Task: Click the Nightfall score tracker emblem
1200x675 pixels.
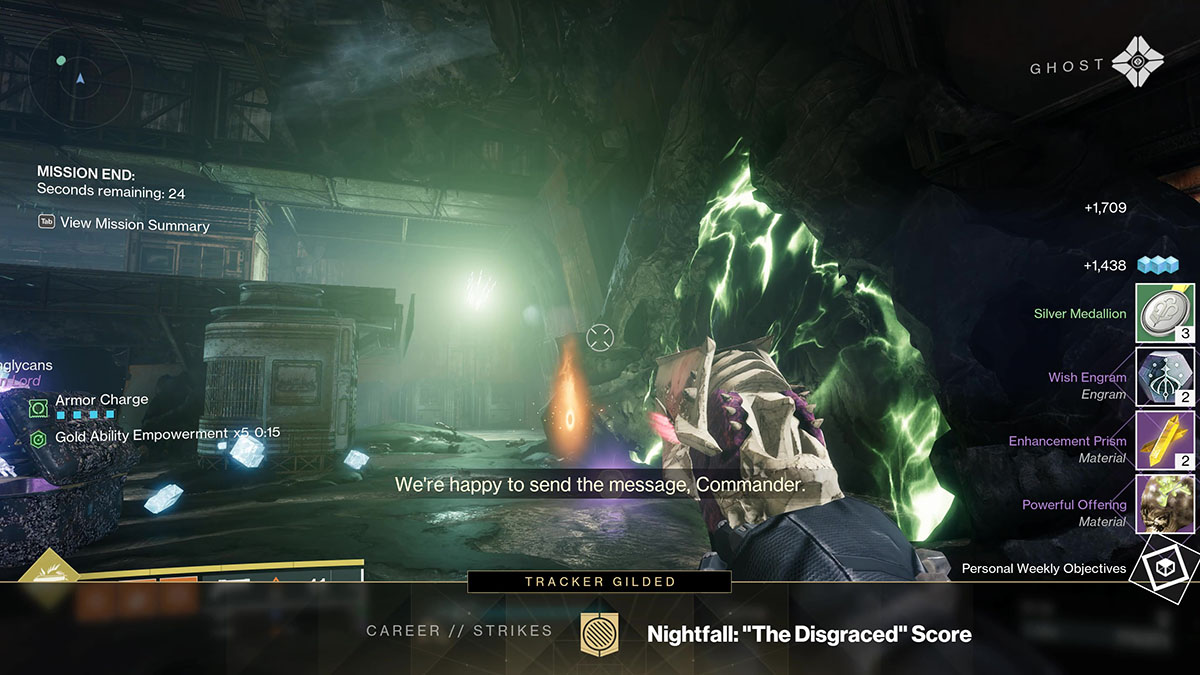Action: point(598,634)
